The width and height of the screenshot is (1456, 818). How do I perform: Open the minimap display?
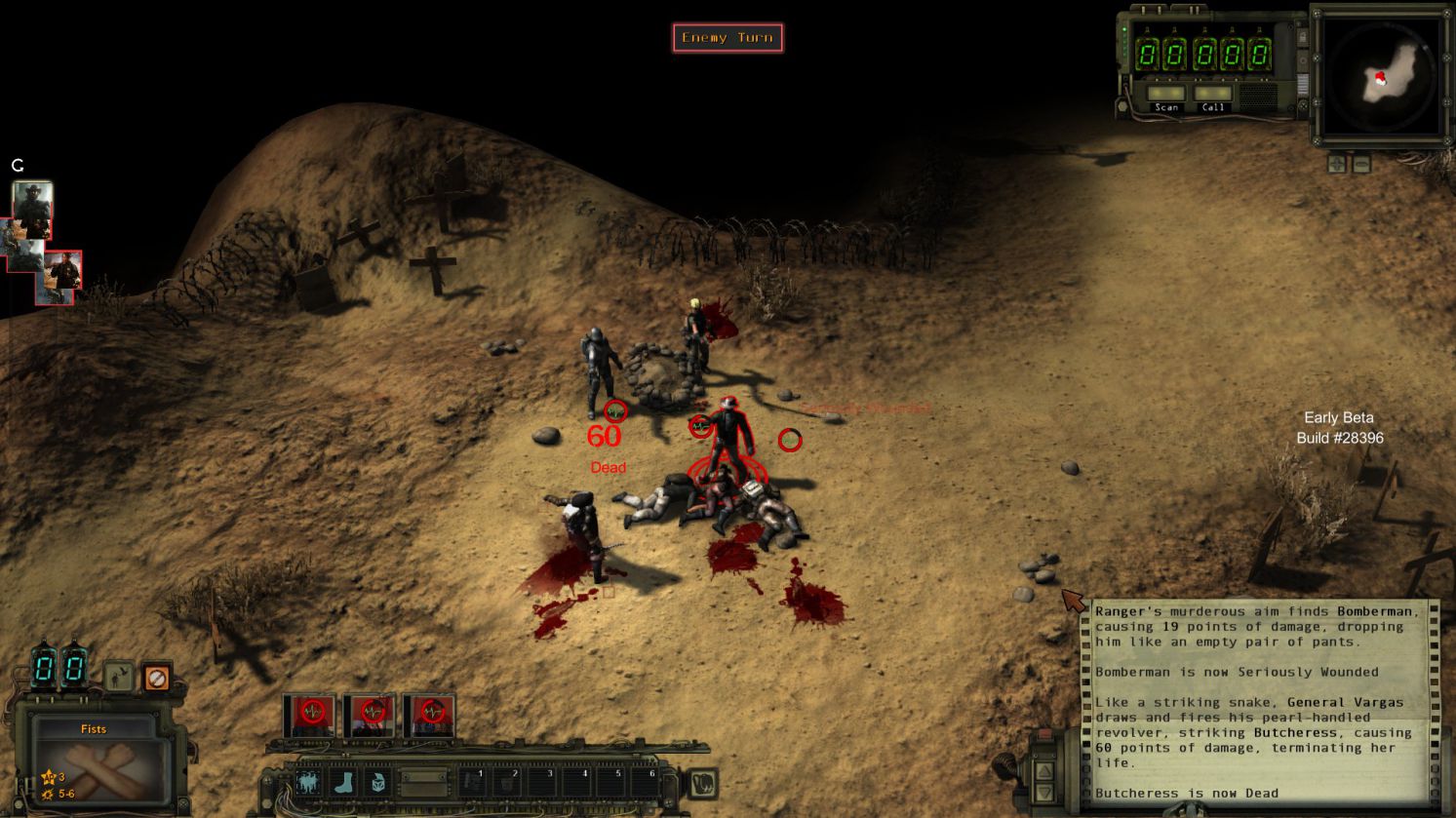pyautogui.click(x=1381, y=78)
